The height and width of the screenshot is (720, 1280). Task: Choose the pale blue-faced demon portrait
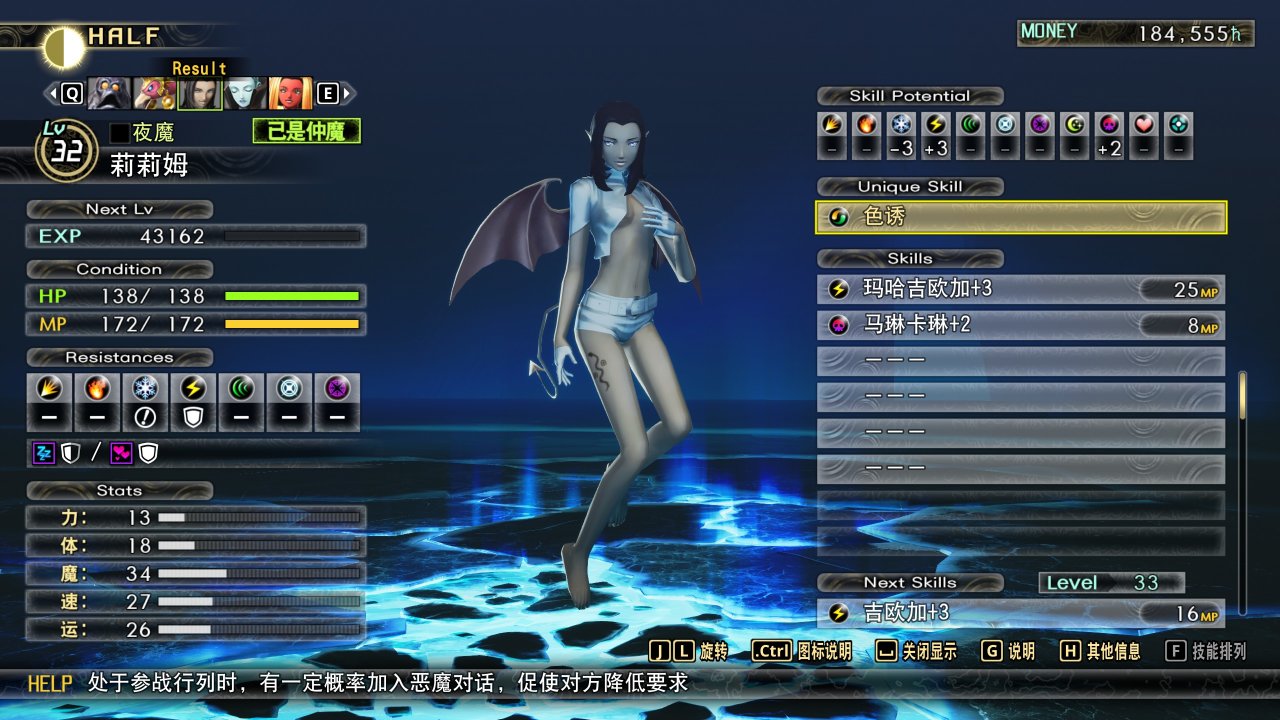pos(244,94)
